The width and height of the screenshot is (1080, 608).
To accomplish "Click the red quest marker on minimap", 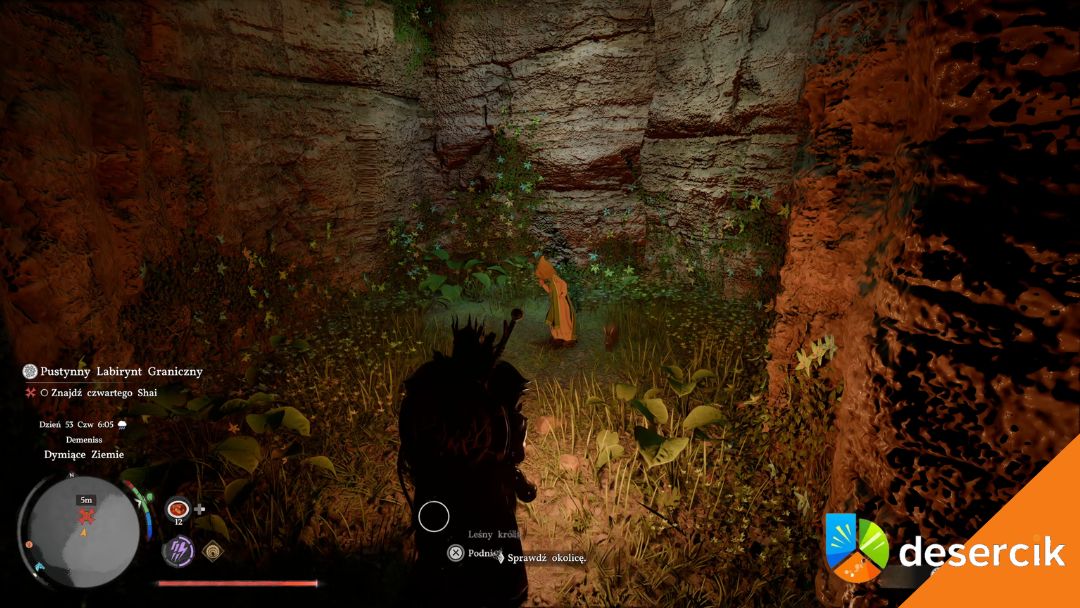I will coord(87,515).
